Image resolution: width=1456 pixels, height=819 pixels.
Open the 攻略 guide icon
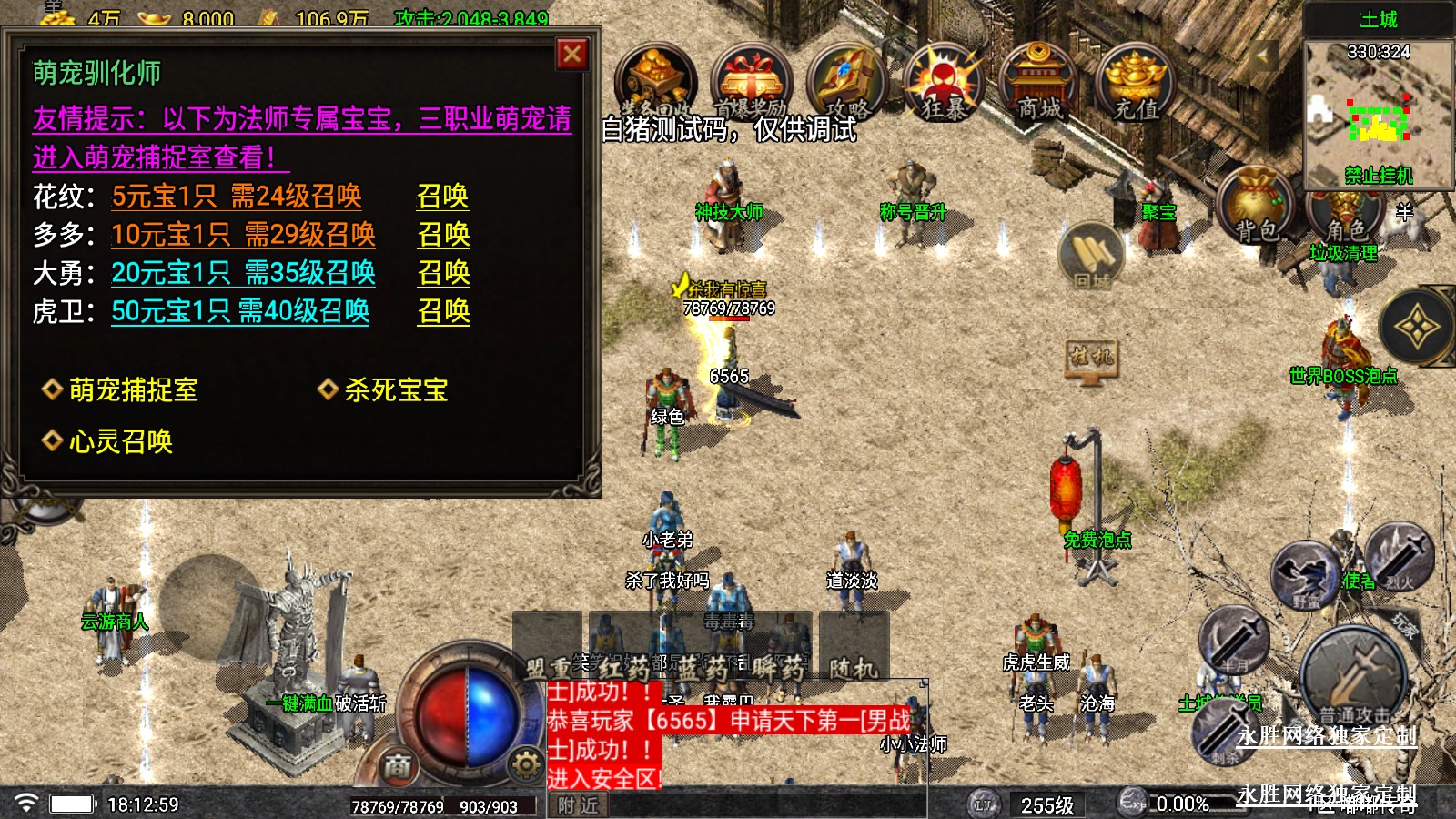[x=846, y=84]
